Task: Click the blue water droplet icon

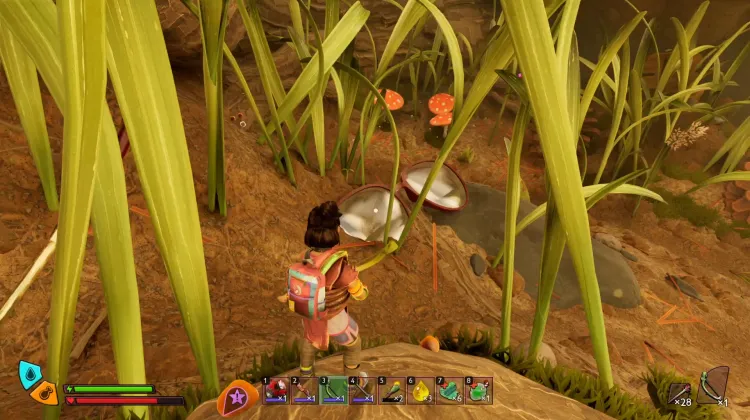Action: tap(30, 374)
